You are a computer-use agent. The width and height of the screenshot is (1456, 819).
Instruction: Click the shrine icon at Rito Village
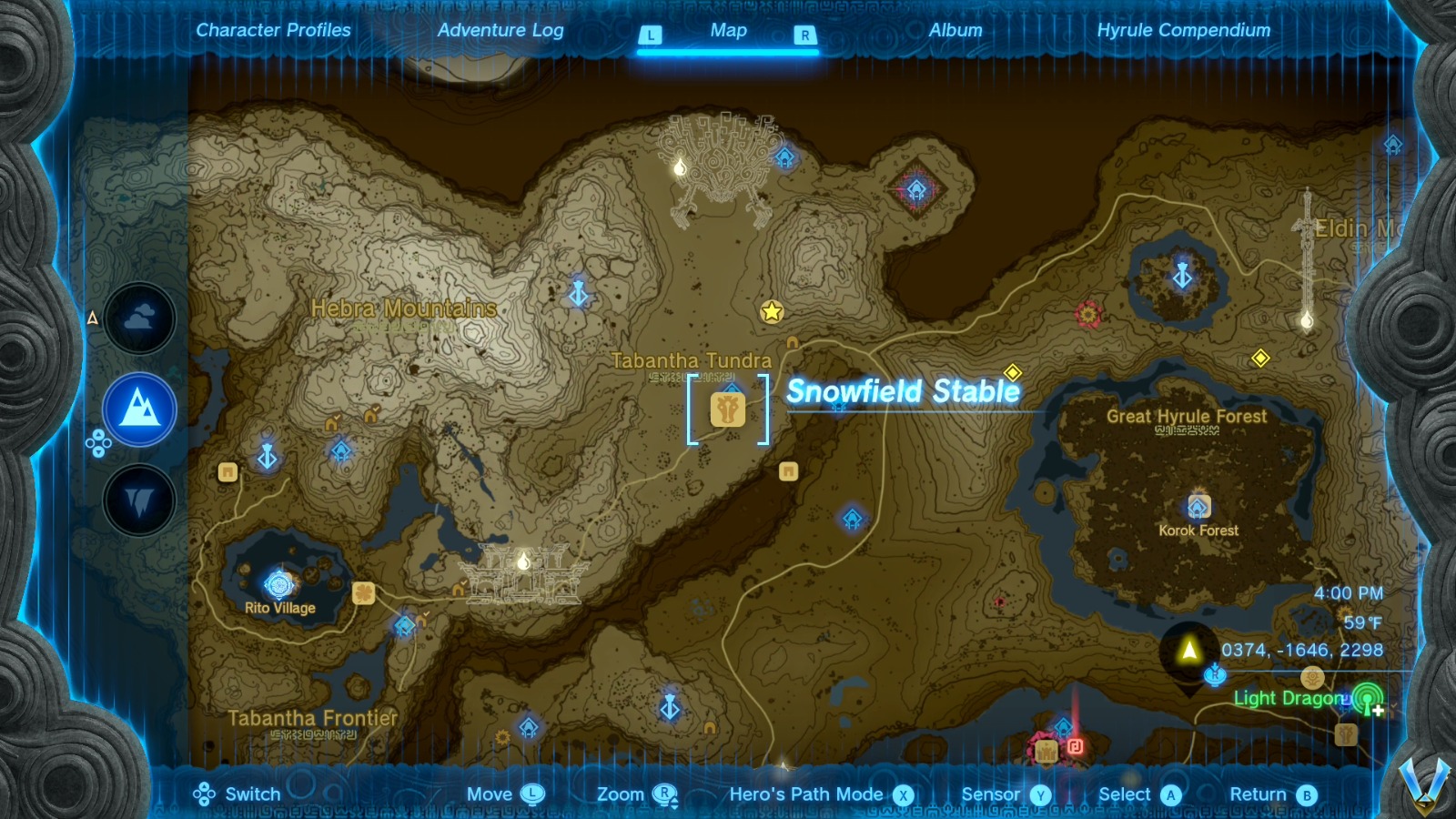(x=278, y=582)
